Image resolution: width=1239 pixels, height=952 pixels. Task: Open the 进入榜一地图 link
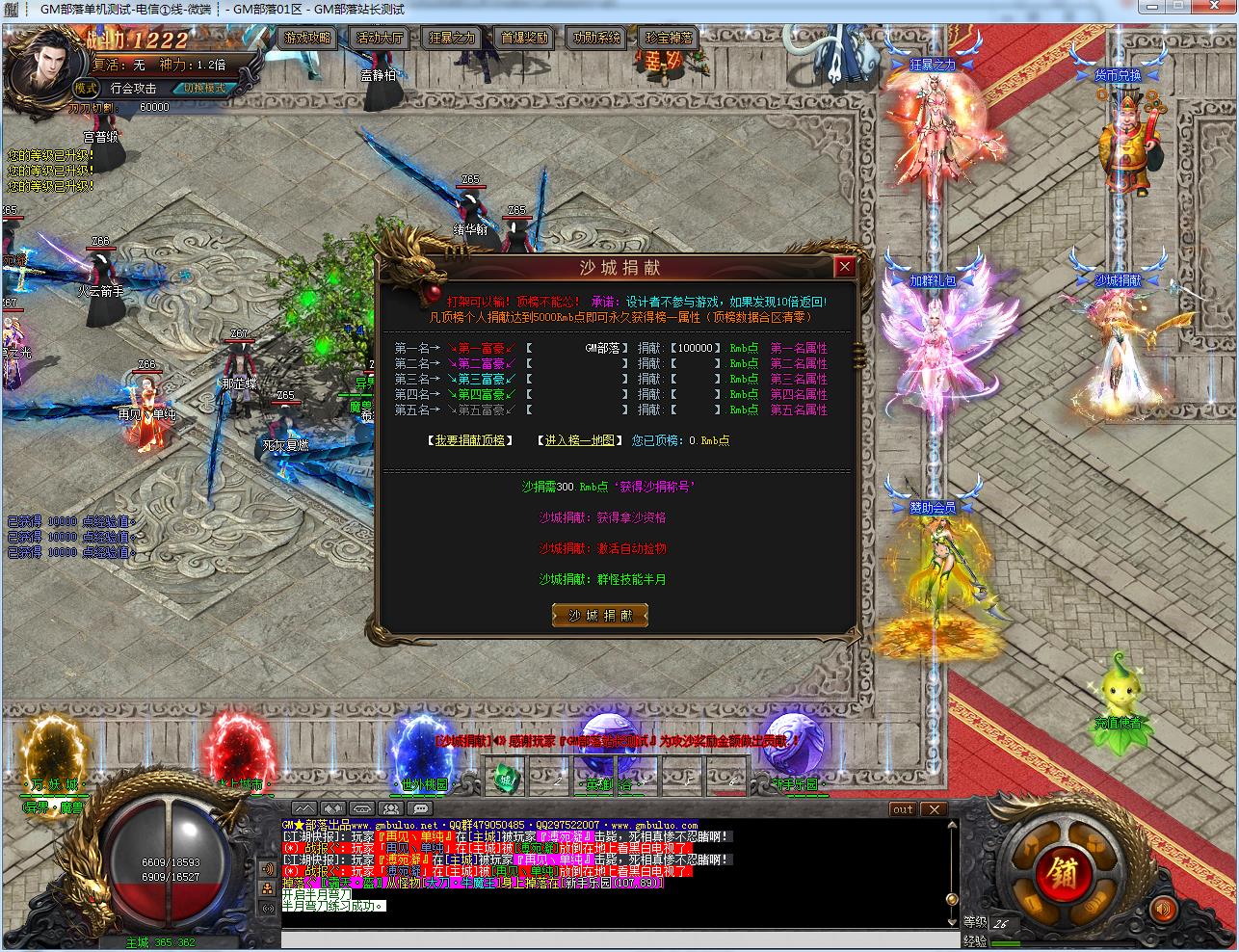click(x=578, y=440)
